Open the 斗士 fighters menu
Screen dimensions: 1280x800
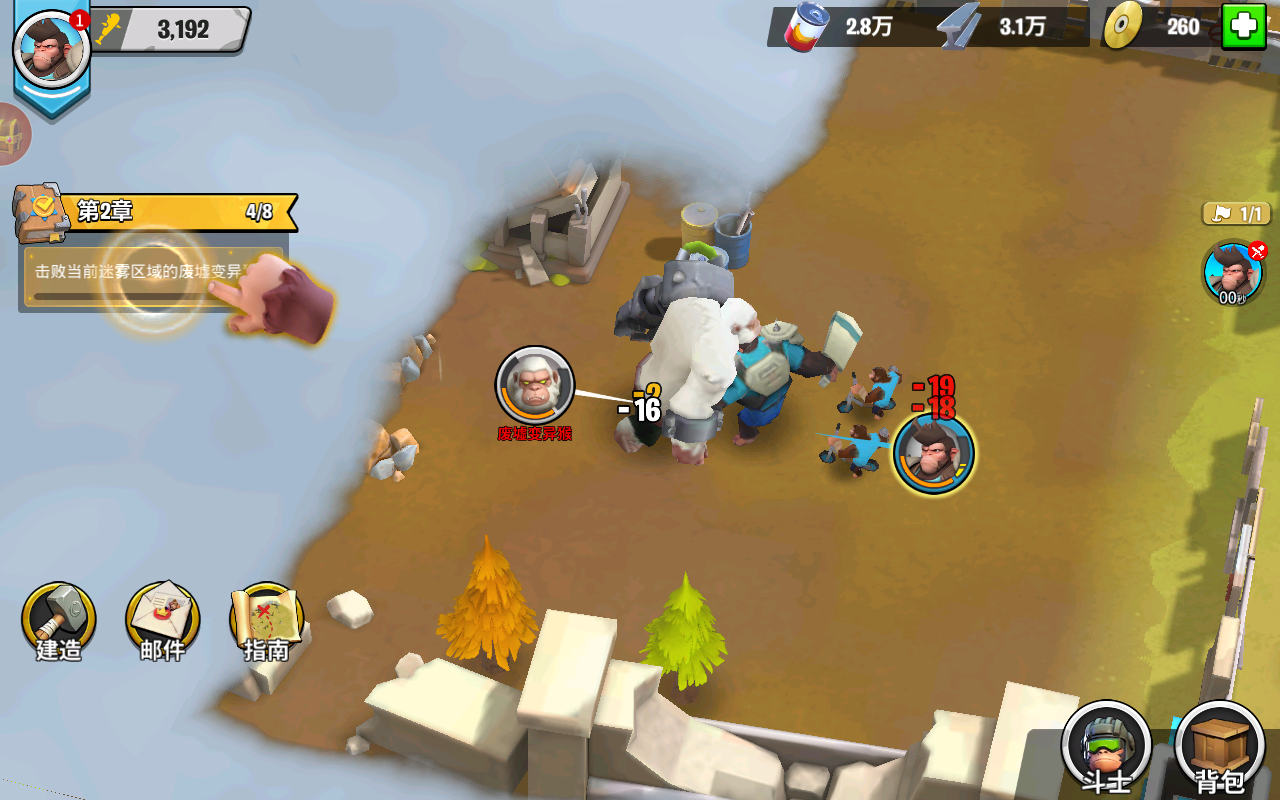1105,745
